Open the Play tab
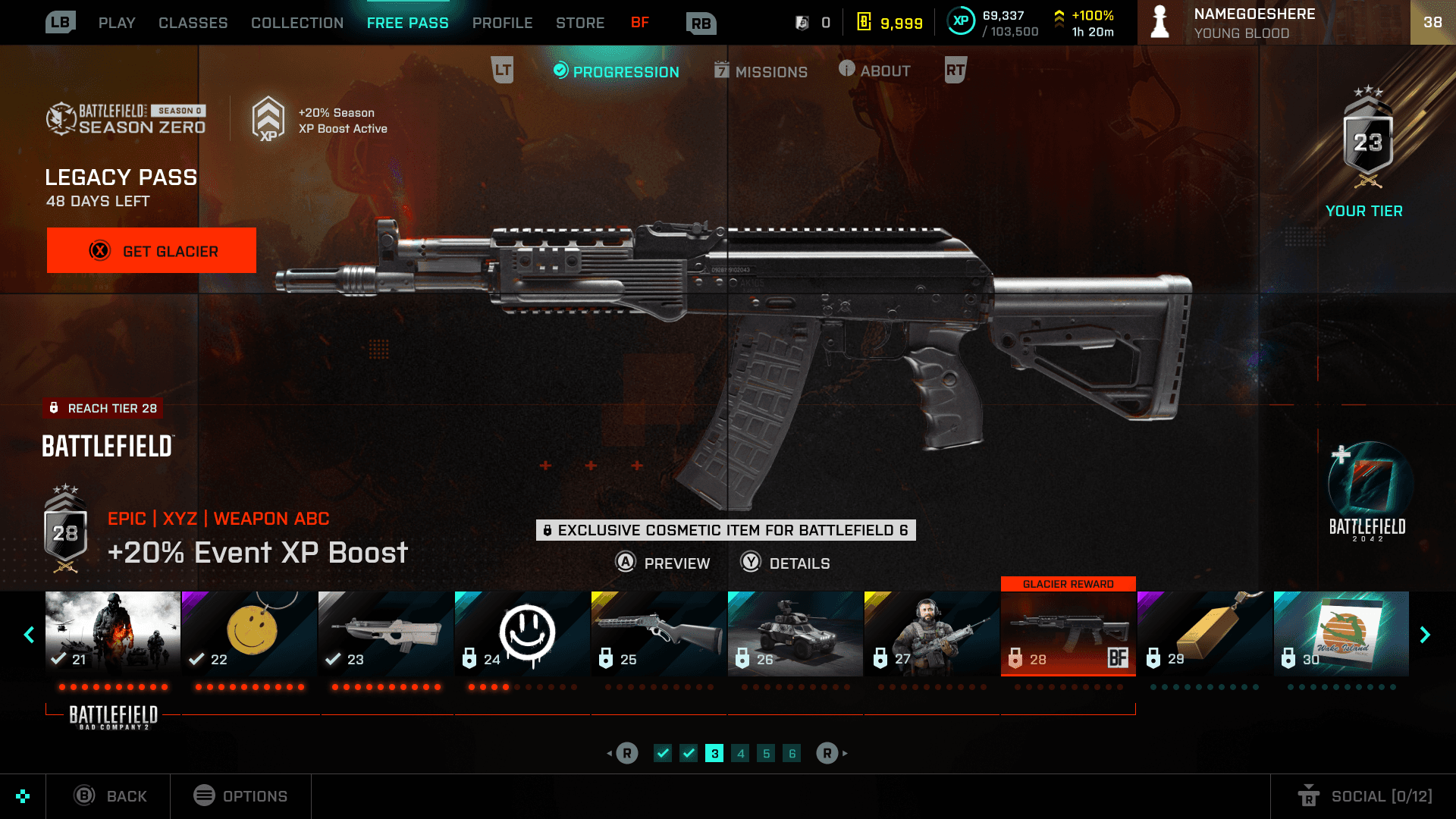Viewport: 1456px width, 819px height. coord(117,23)
